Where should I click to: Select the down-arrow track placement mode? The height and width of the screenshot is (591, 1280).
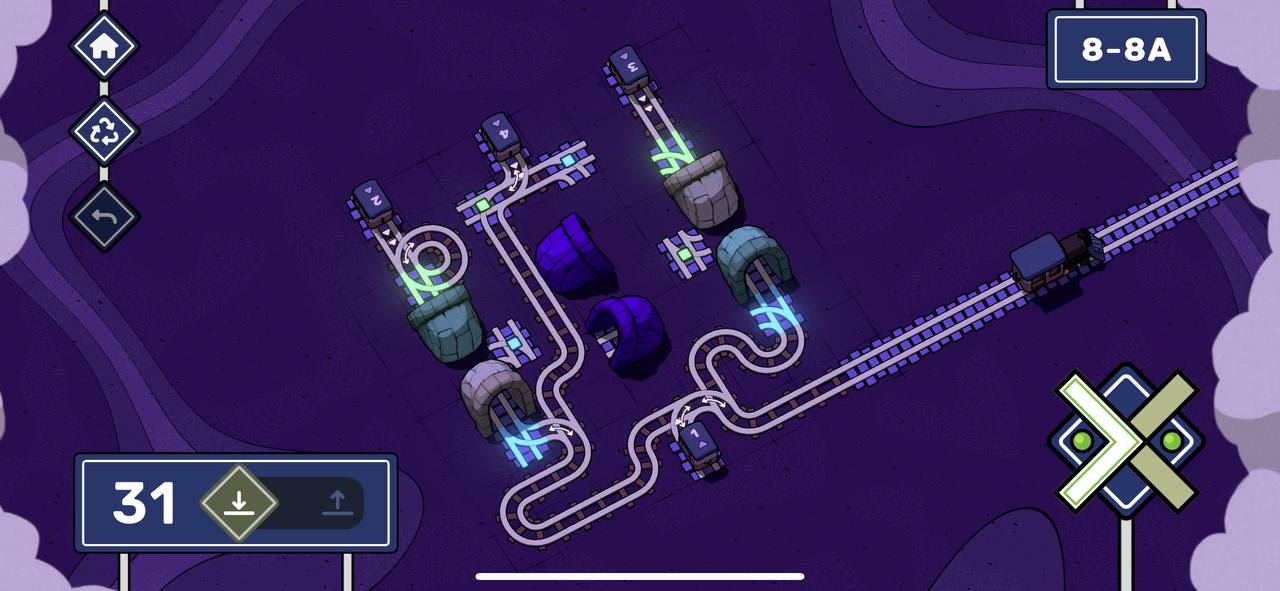point(238,502)
